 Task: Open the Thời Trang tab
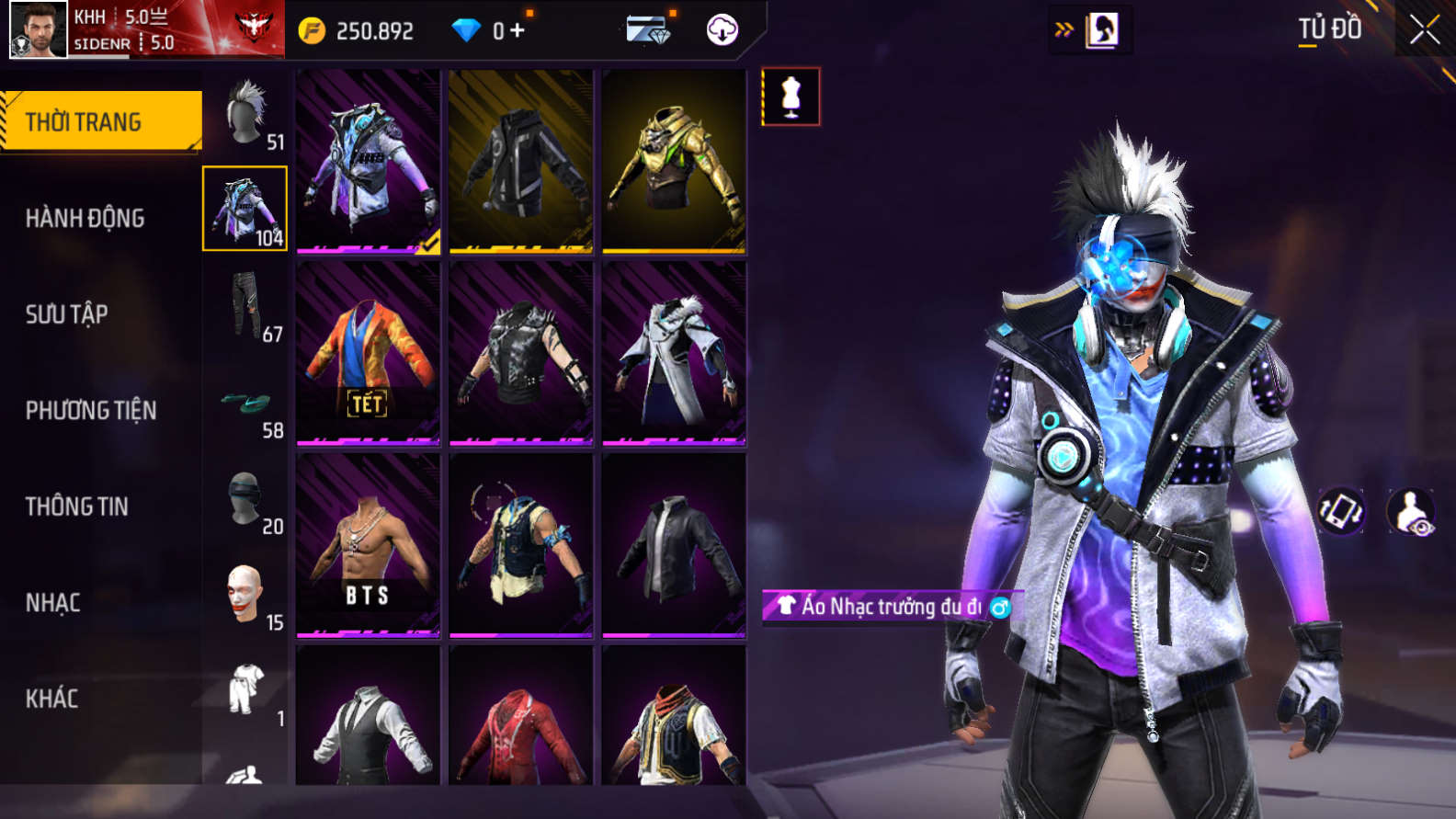click(101, 121)
